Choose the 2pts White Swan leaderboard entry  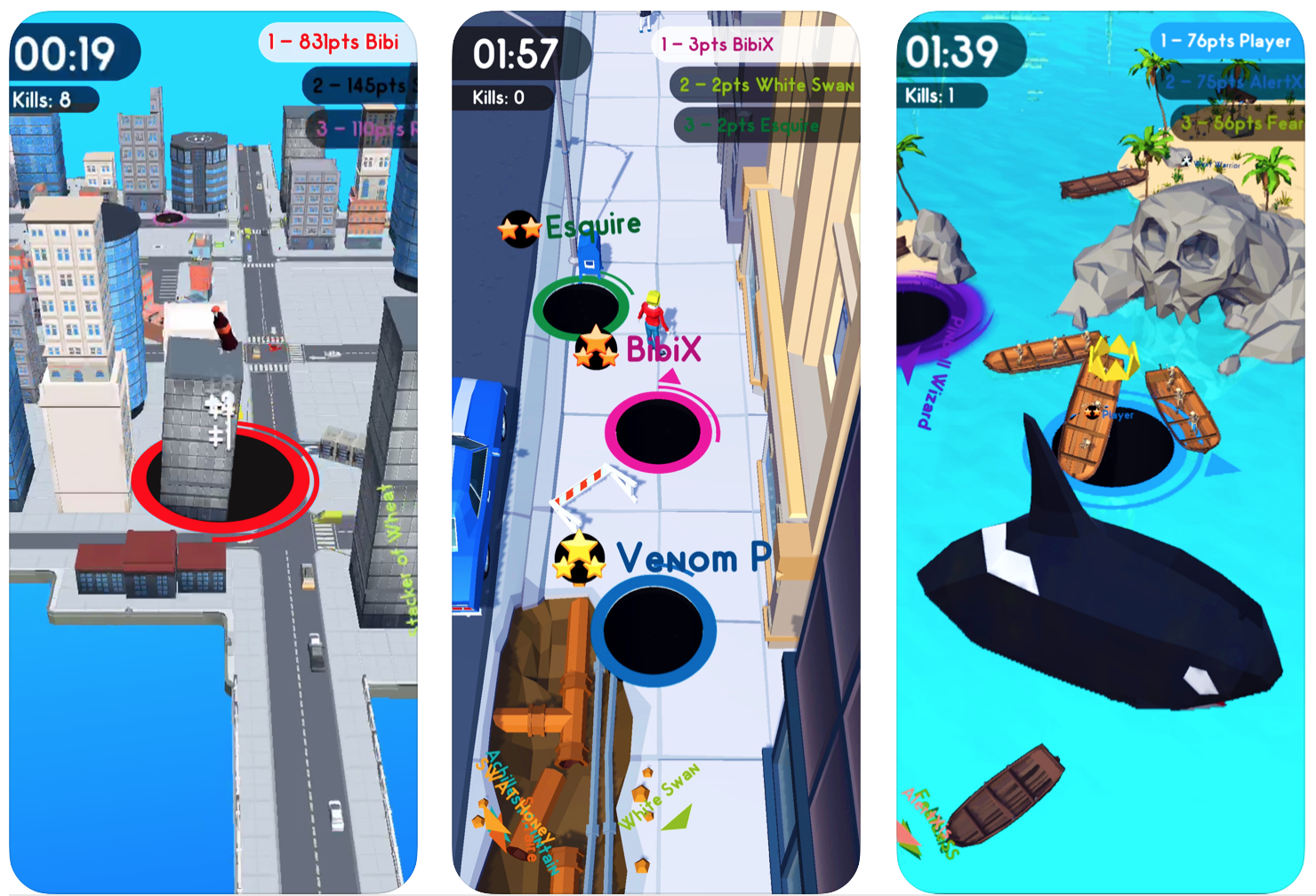click(765, 85)
